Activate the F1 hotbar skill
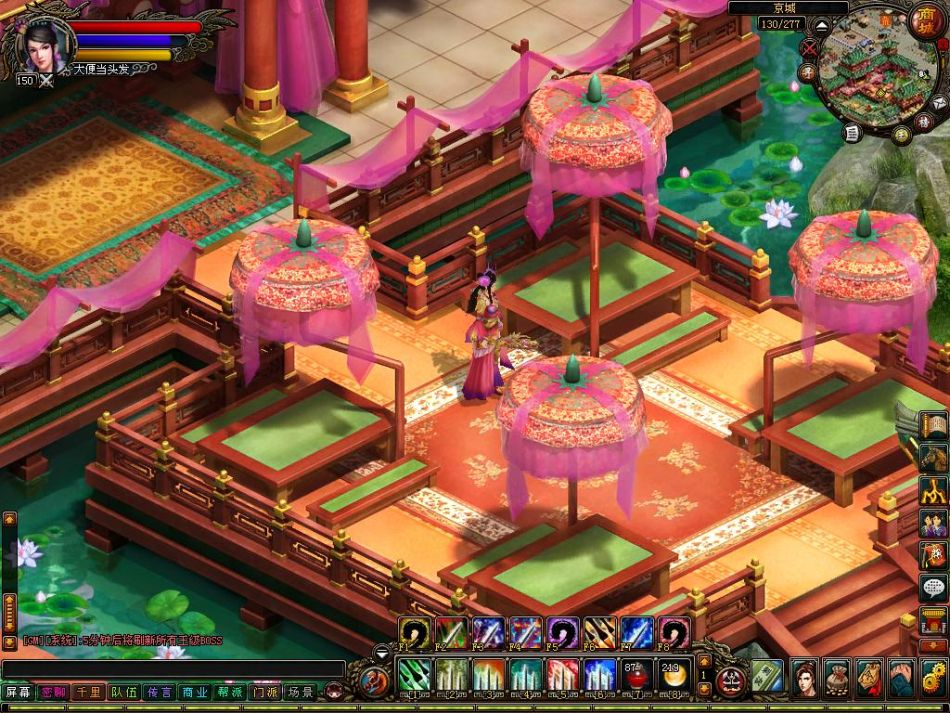950x713 pixels. (x=413, y=633)
